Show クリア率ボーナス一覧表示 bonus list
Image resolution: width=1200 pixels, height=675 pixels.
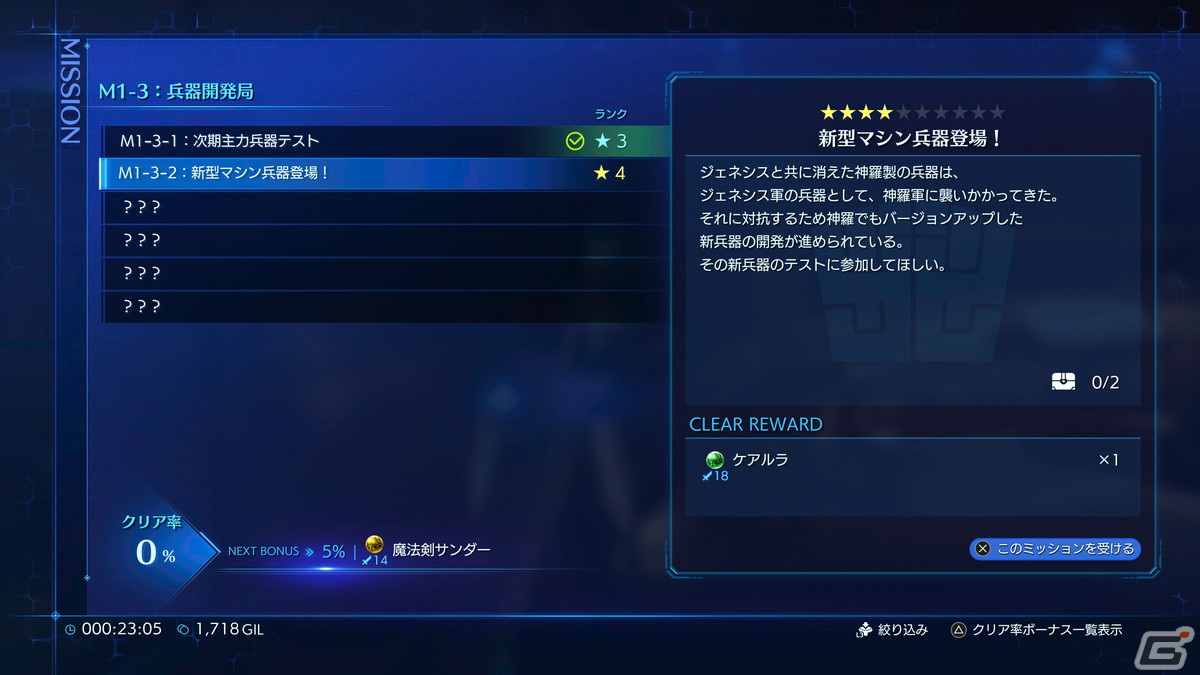point(1036,630)
